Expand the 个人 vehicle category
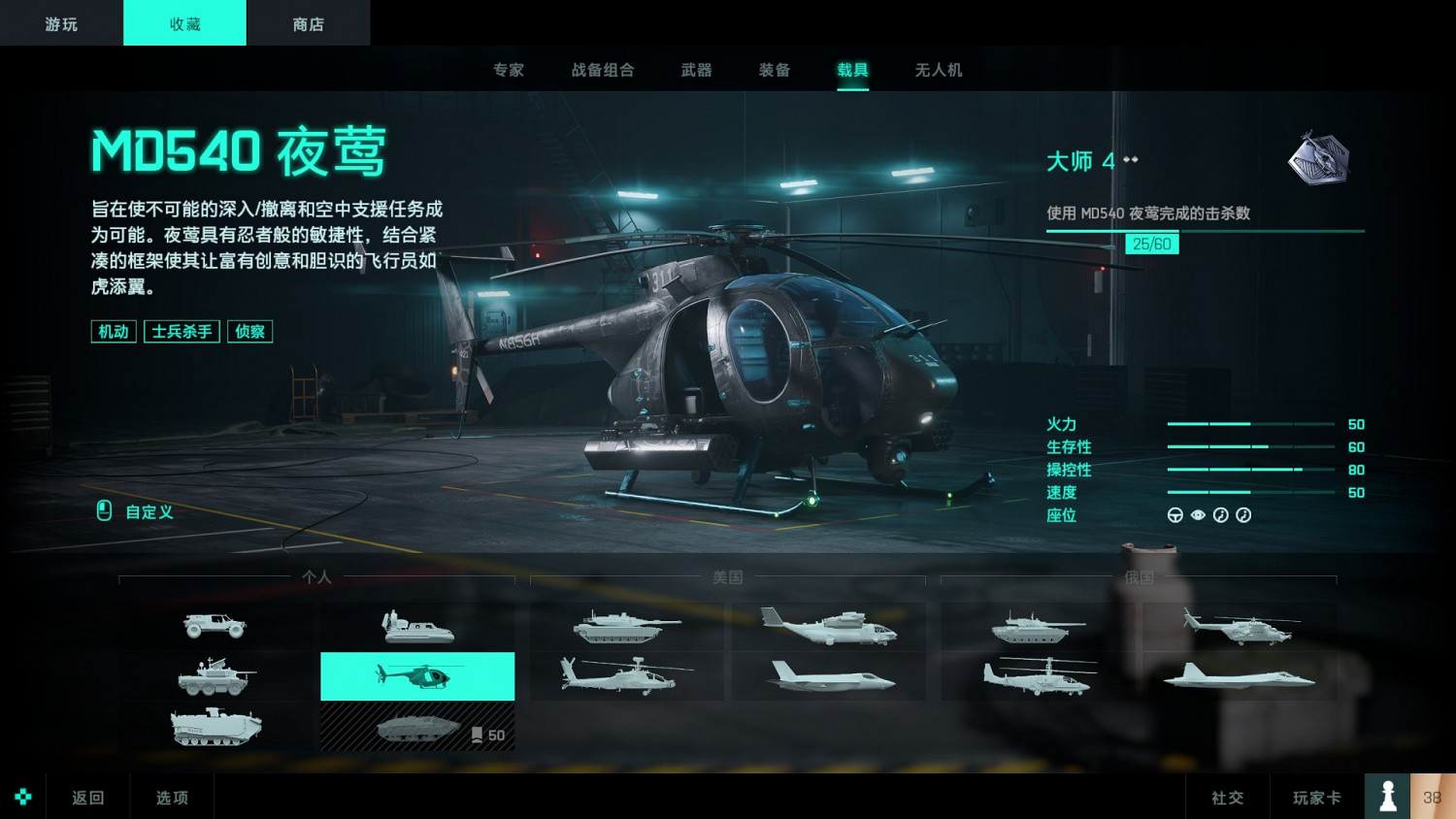The width and height of the screenshot is (1456, 819). [x=317, y=577]
